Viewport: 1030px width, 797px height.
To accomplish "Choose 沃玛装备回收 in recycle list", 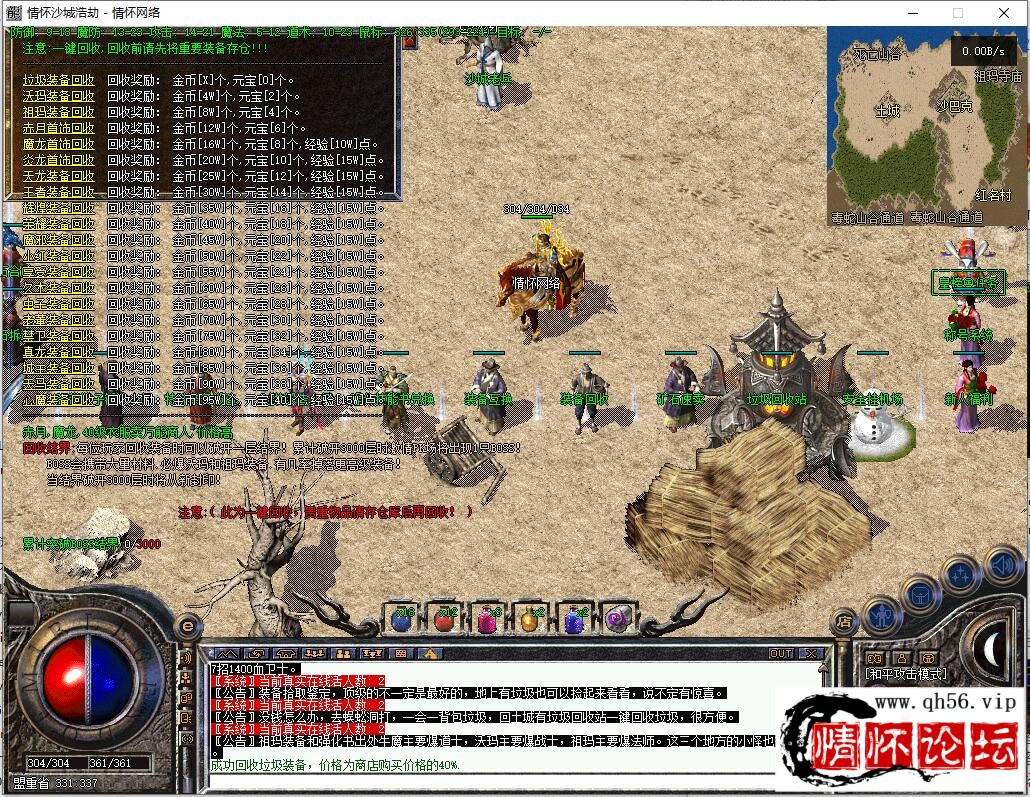I will click(59, 96).
